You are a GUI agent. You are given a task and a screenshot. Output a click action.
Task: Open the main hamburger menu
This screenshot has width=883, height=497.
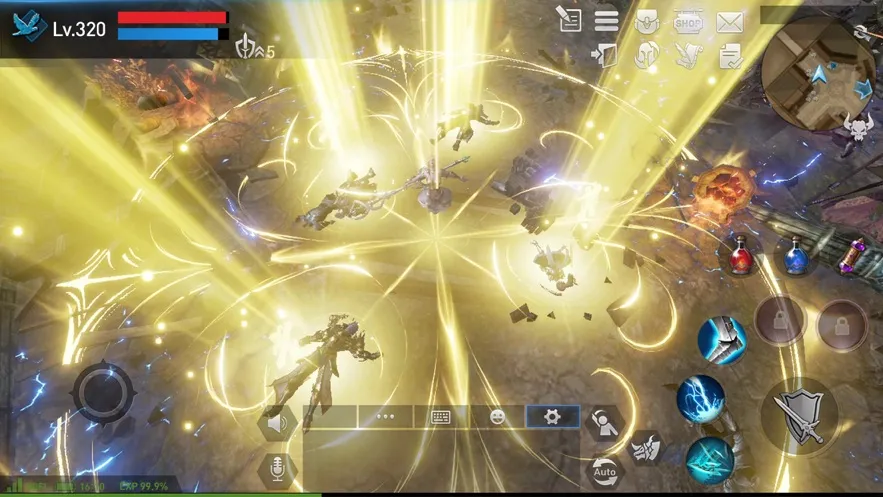[x=606, y=20]
